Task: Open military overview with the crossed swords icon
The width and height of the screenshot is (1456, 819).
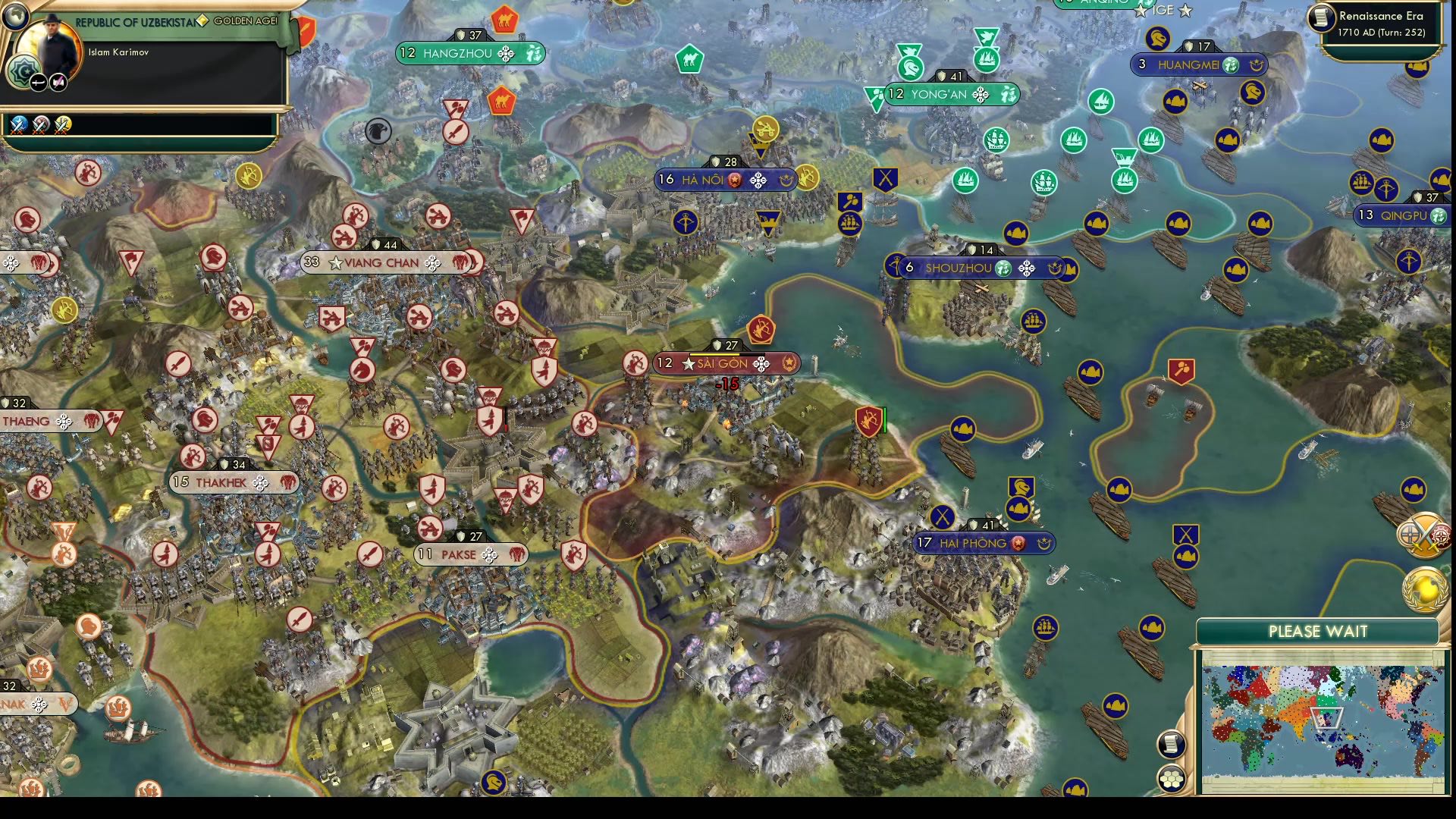Action: [1423, 535]
